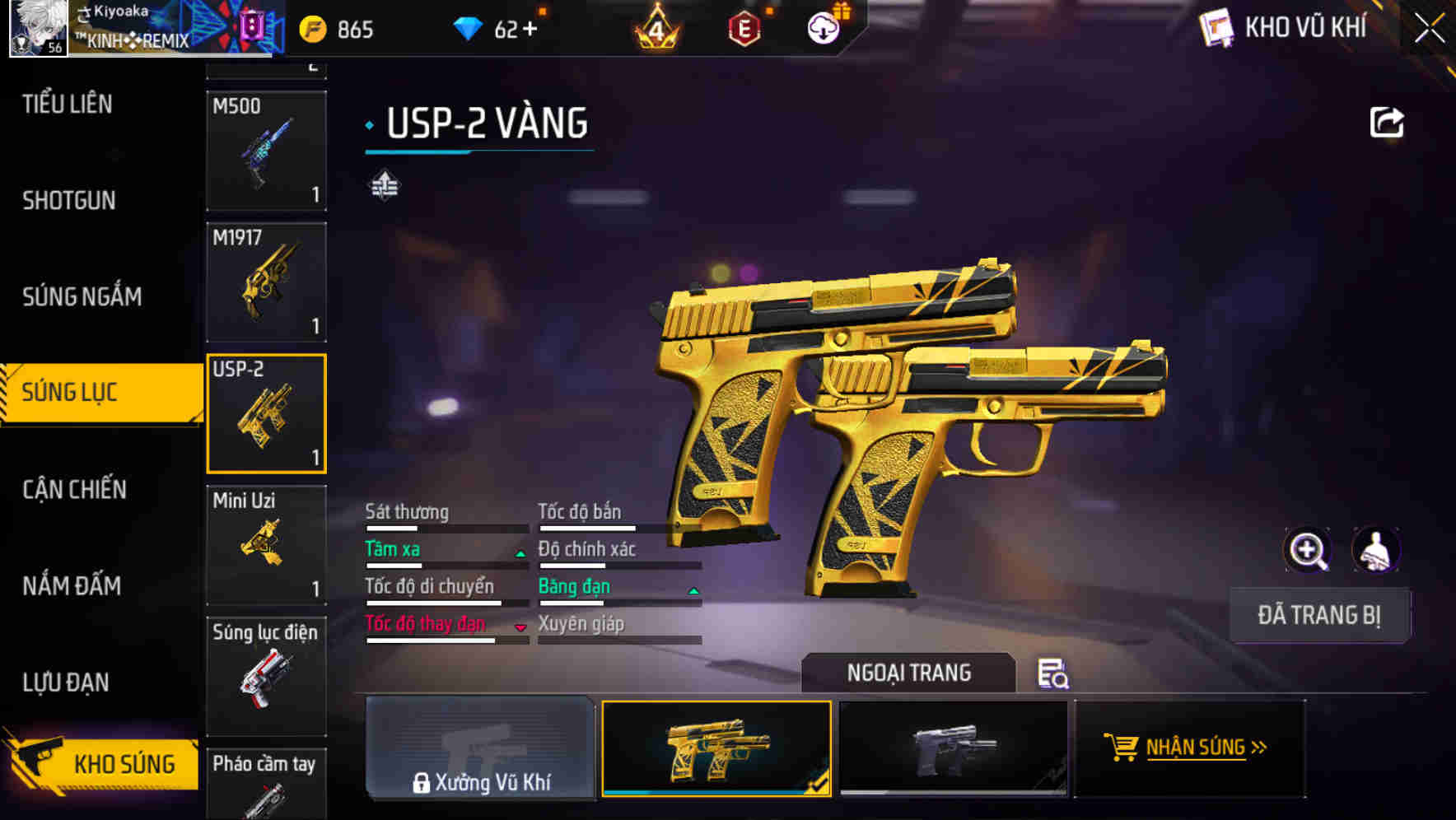Viewport: 1456px width, 820px height.
Task: Open skin inspect icon beside Ngoại Trang
Action: pyautogui.click(x=1054, y=675)
